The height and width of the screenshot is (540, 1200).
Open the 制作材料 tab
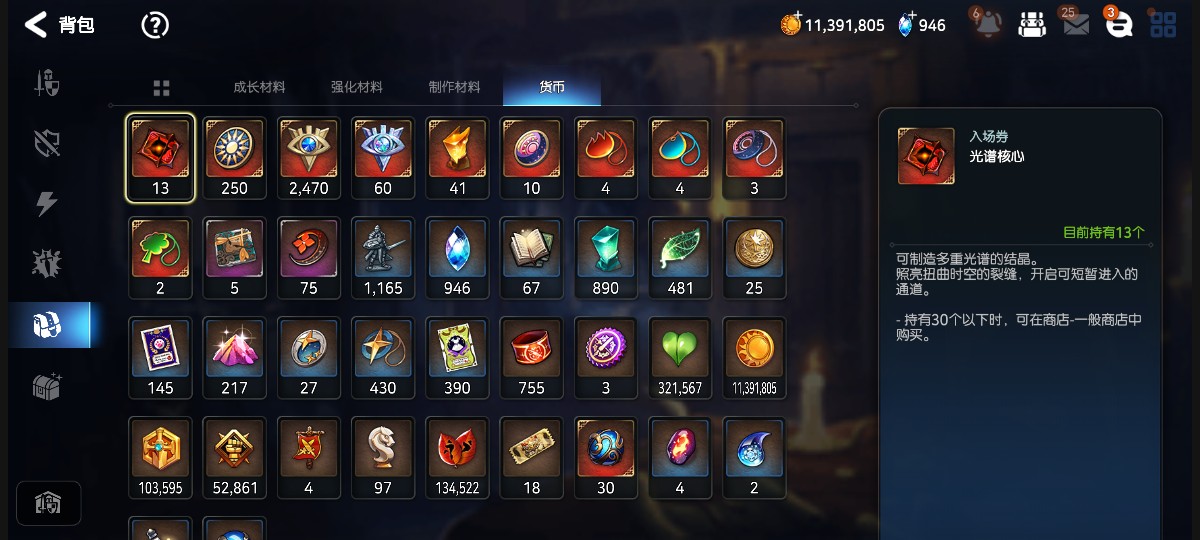(x=454, y=87)
